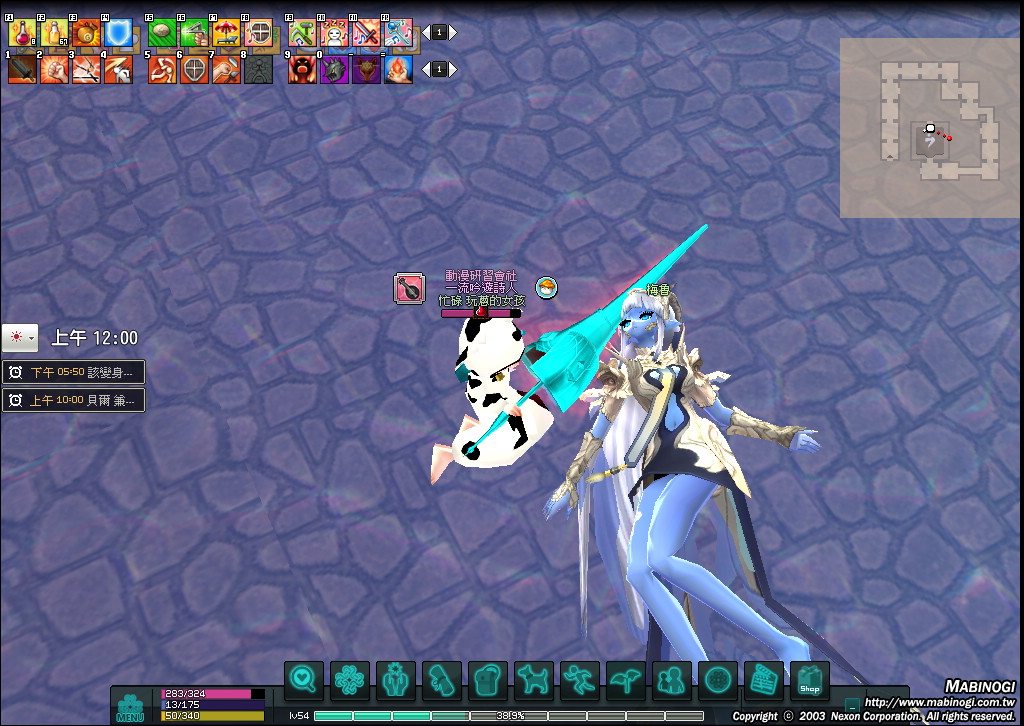
Task: Open the Shop gift box button
Action: click(810, 681)
